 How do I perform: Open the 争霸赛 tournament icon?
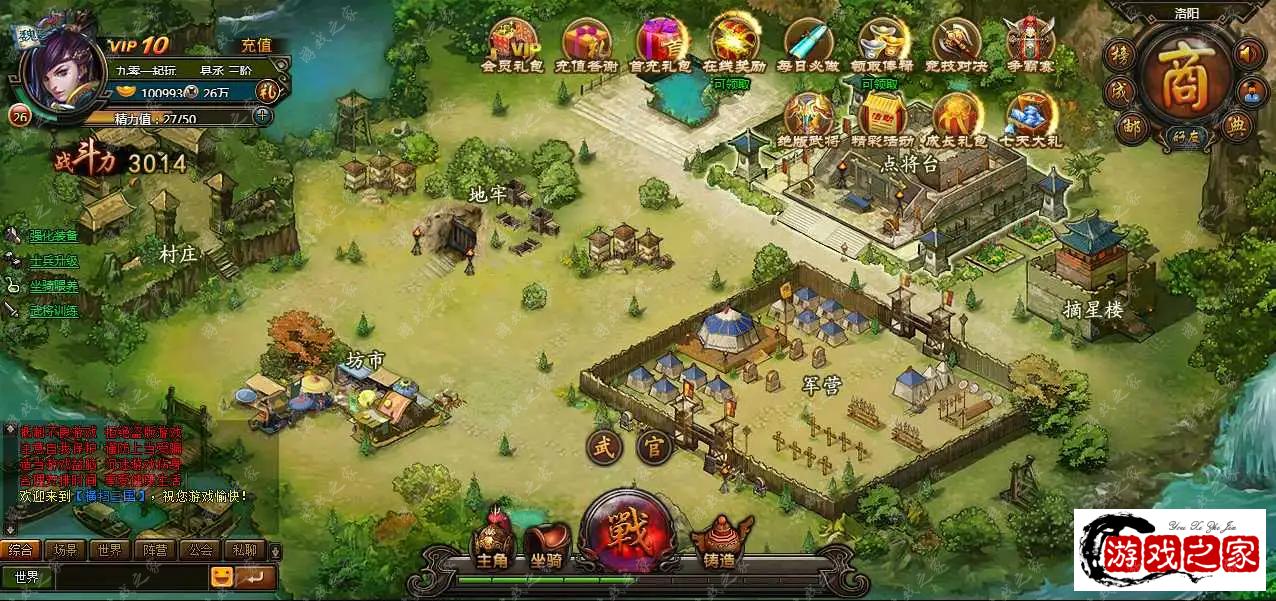(1030, 42)
